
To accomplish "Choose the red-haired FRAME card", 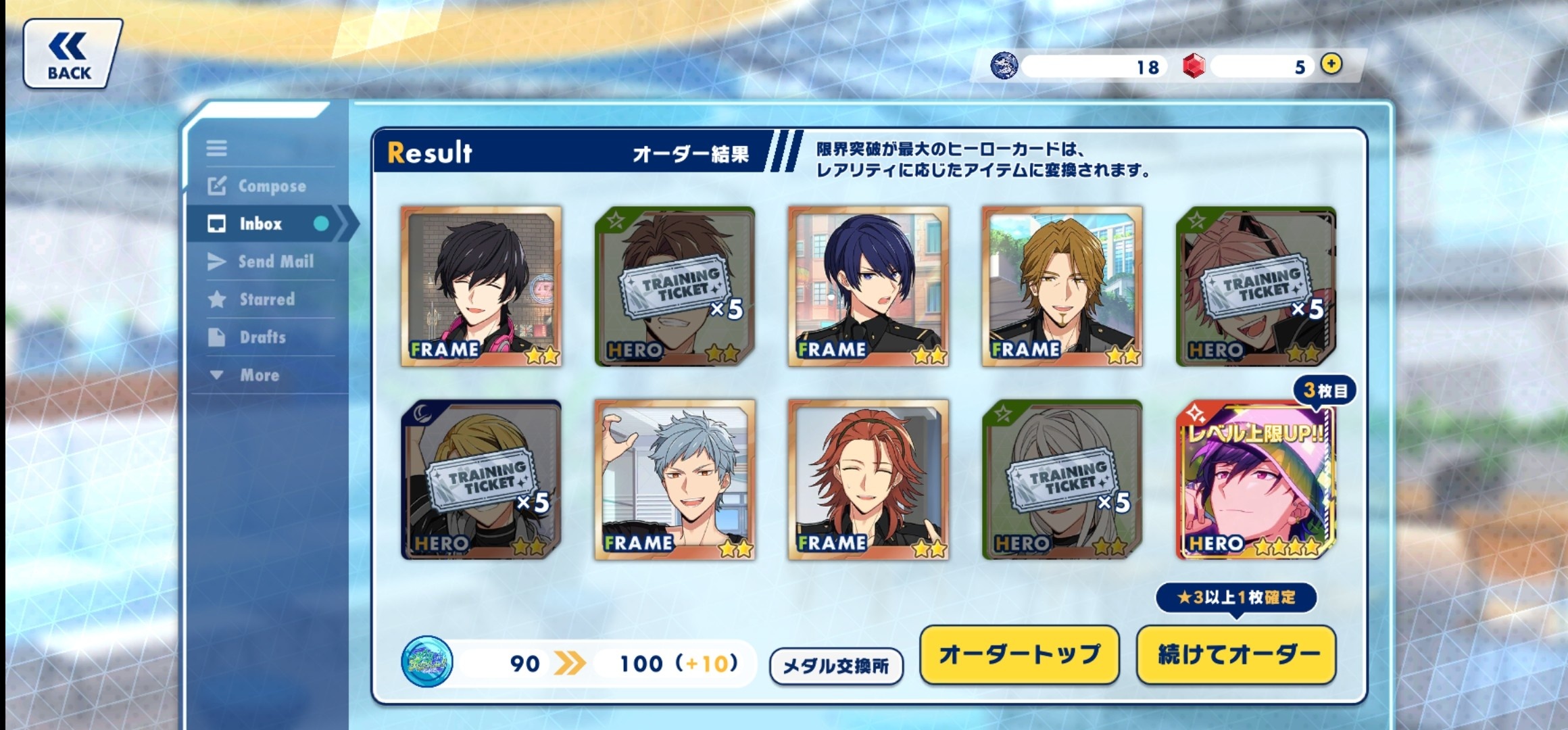I will tap(868, 480).
